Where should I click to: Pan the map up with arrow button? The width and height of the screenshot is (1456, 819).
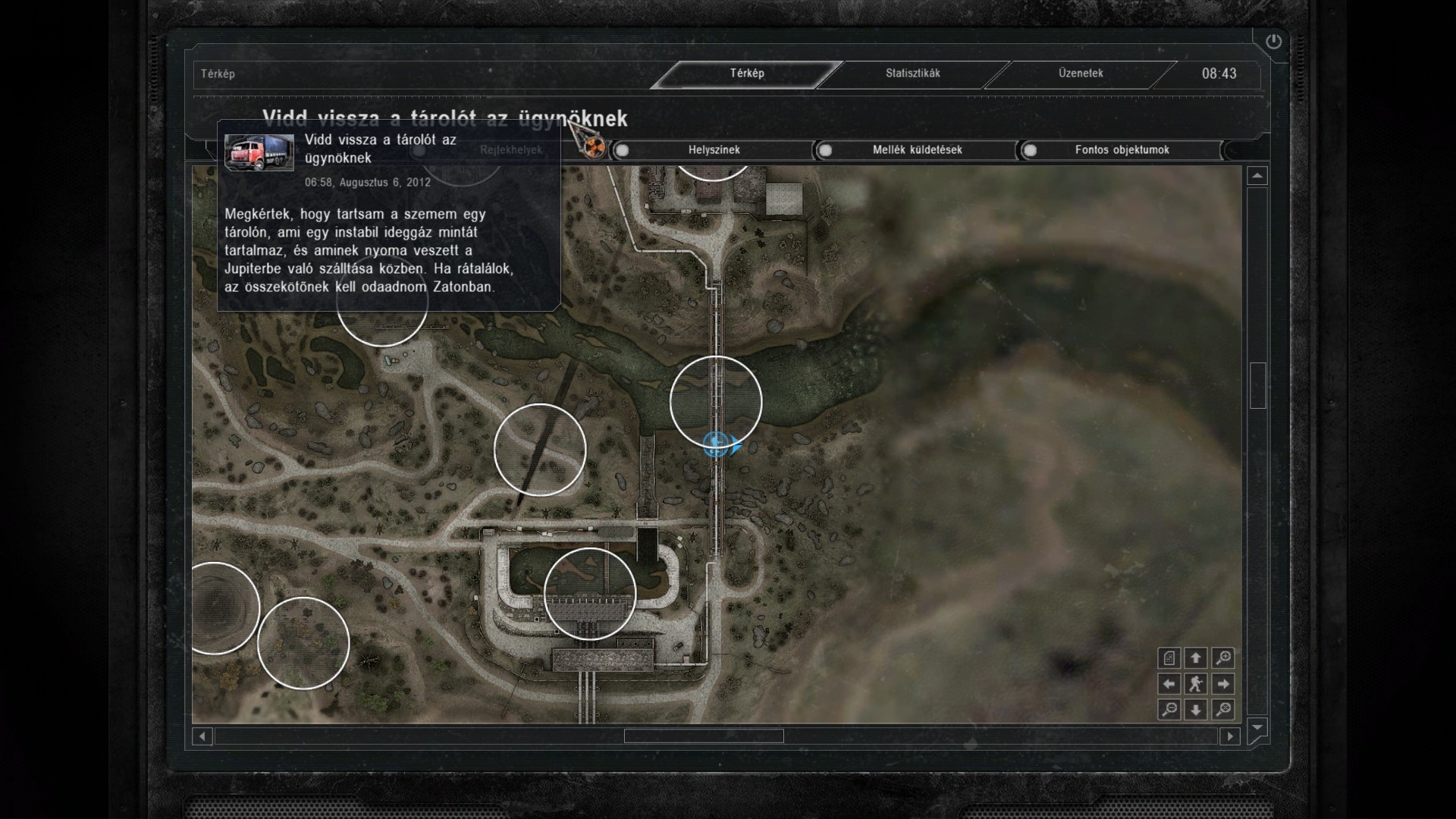(x=1196, y=657)
